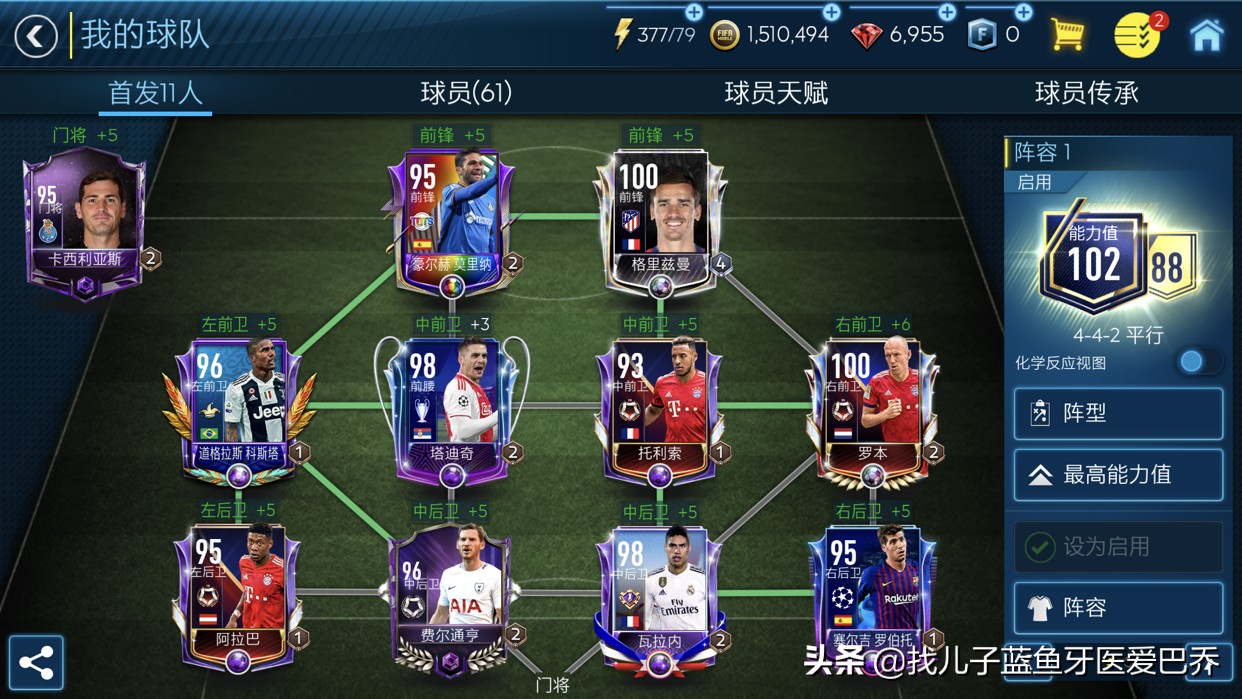The height and width of the screenshot is (699, 1242).
Task: Open the 阵容 squad button
Action: tap(1118, 608)
